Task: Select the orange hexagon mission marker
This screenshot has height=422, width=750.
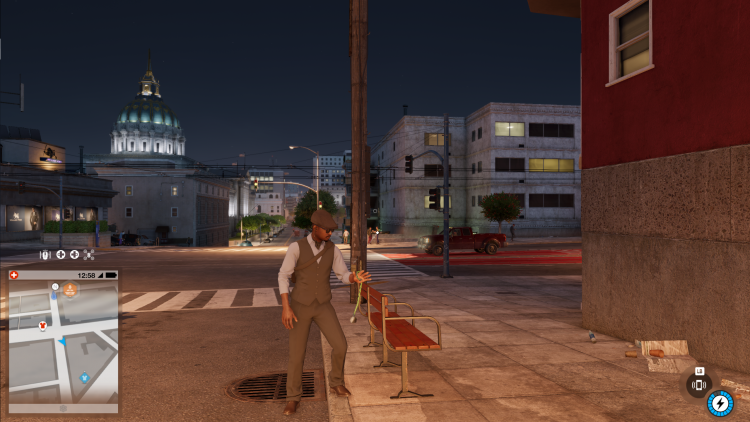Action: tap(71, 290)
